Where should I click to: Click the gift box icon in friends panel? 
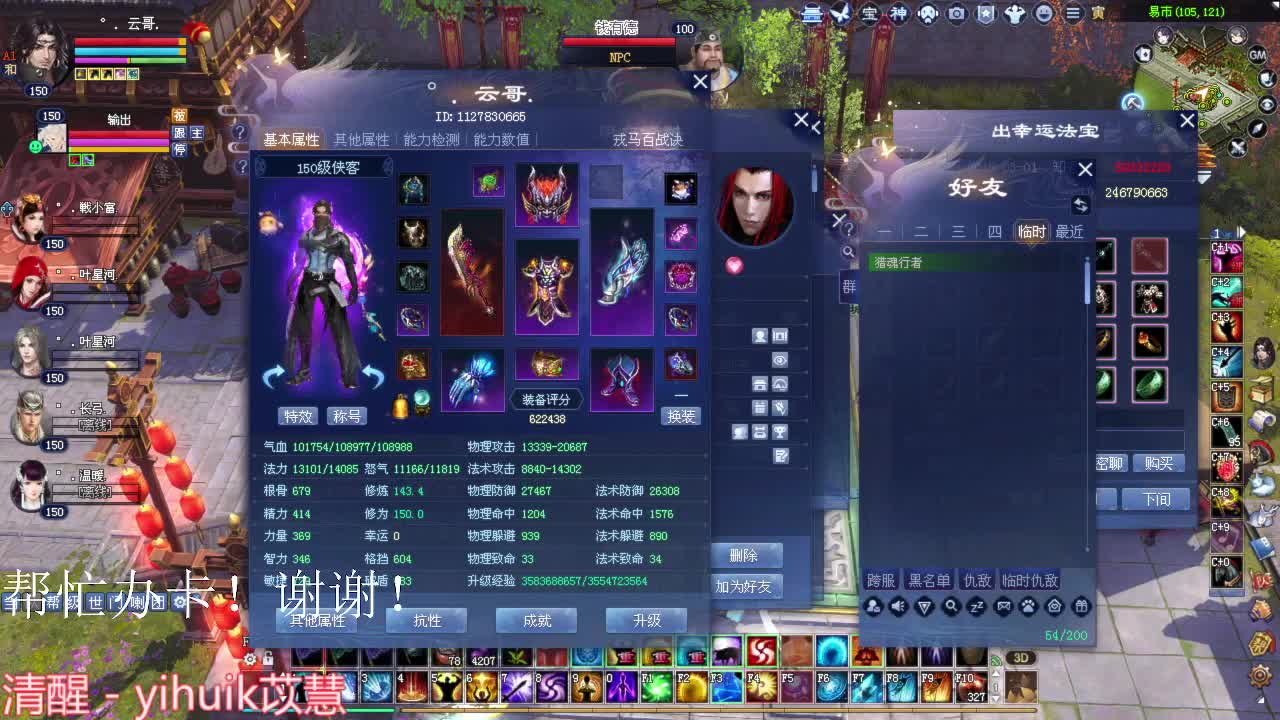point(1081,606)
